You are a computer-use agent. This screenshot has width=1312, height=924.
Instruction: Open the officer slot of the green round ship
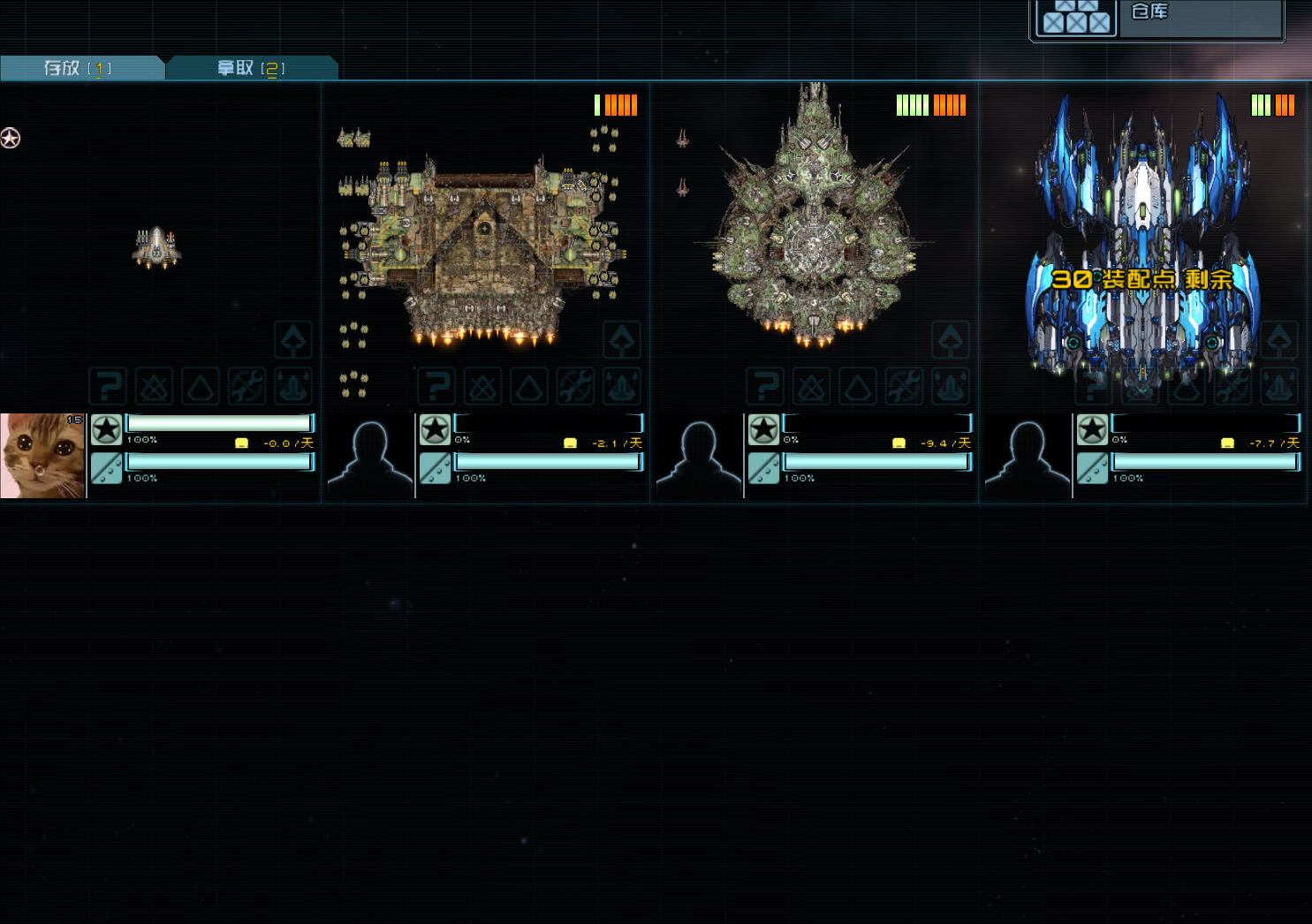pos(699,456)
